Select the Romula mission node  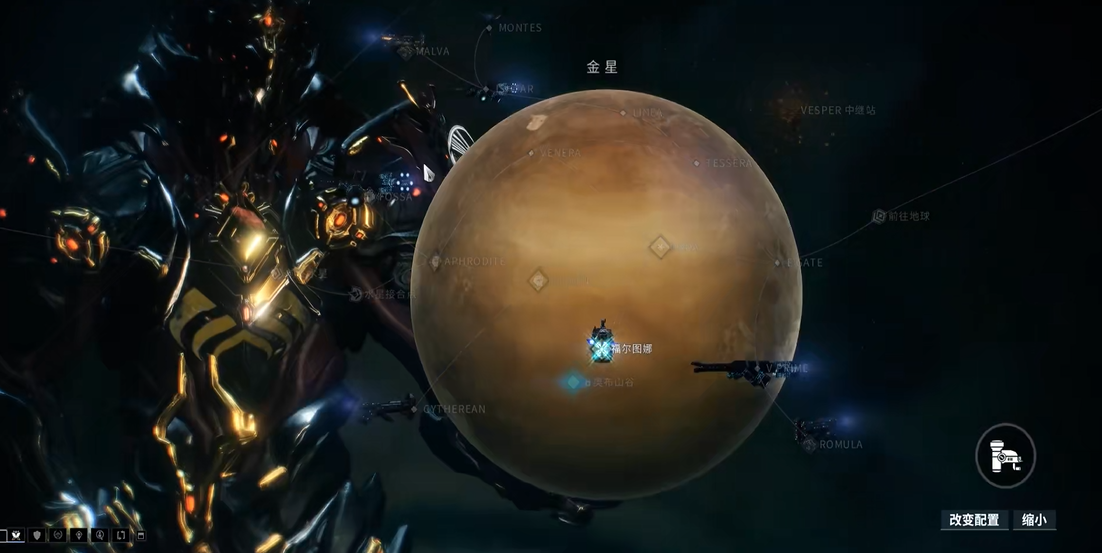[810, 444]
